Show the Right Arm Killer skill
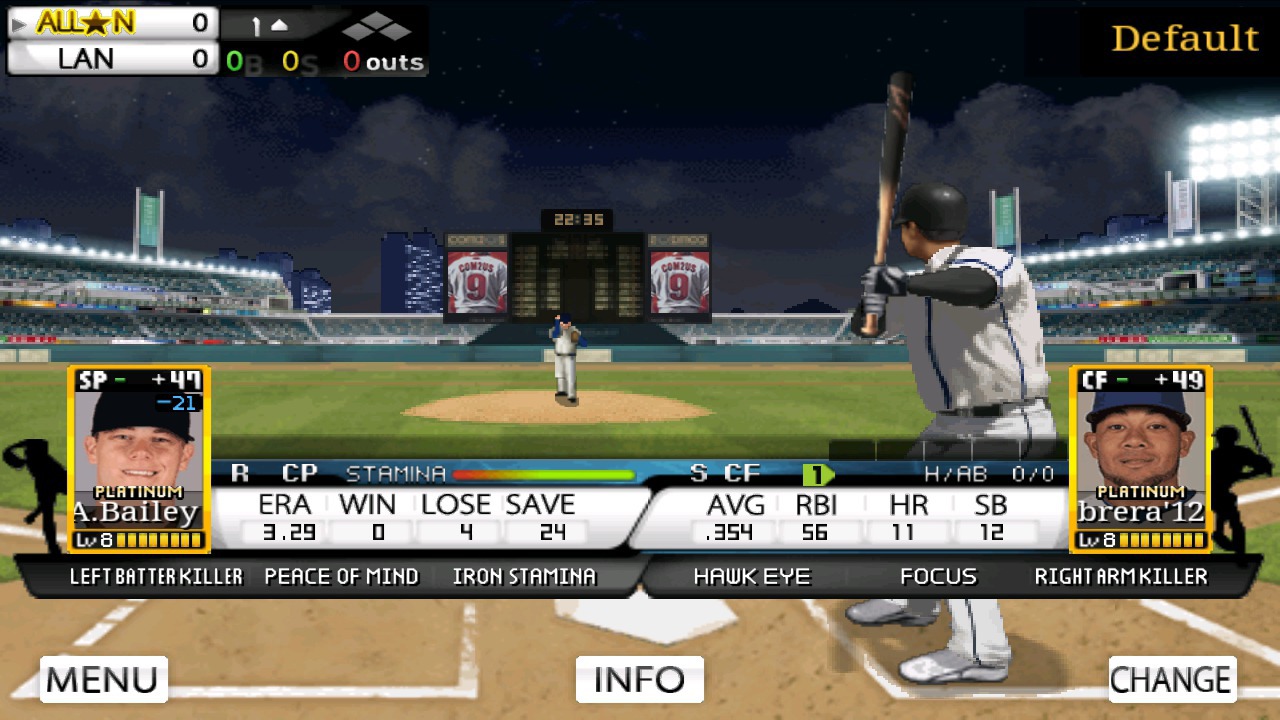 point(1121,576)
